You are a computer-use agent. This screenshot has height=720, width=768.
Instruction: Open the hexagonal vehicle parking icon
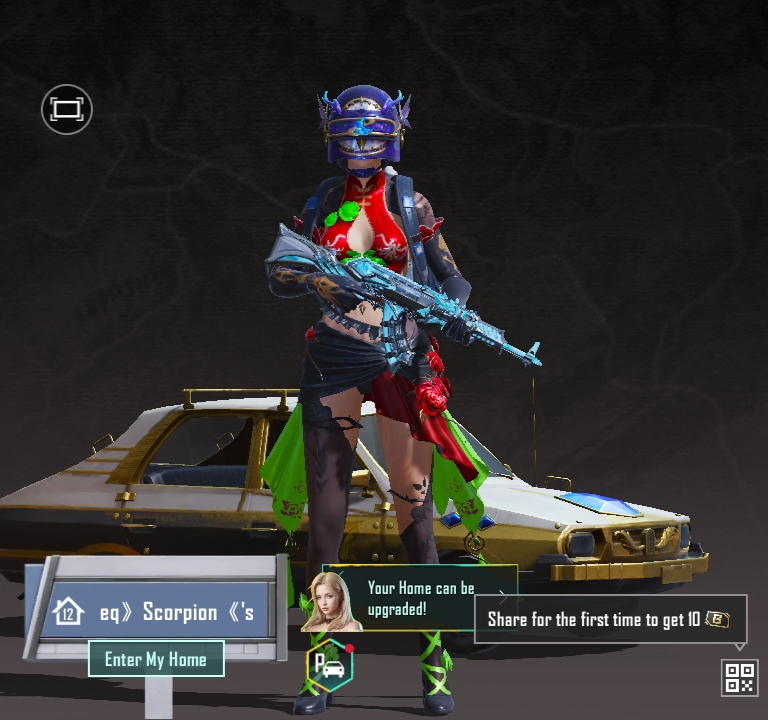[x=329, y=666]
